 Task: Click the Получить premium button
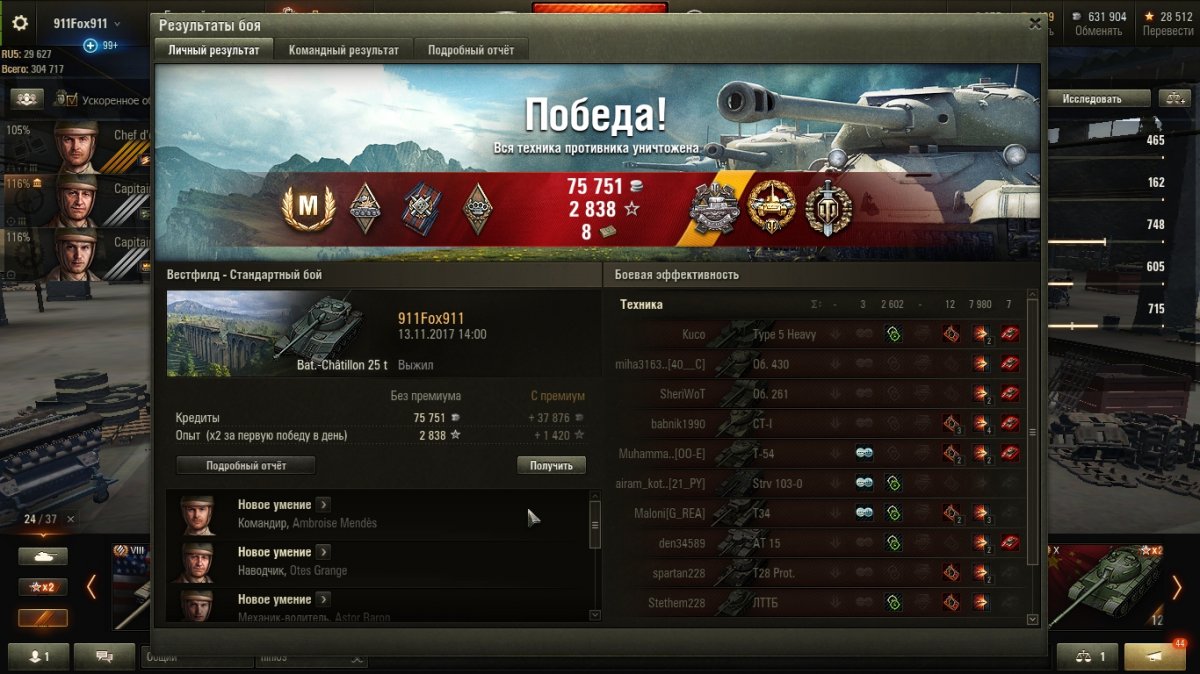click(x=551, y=465)
